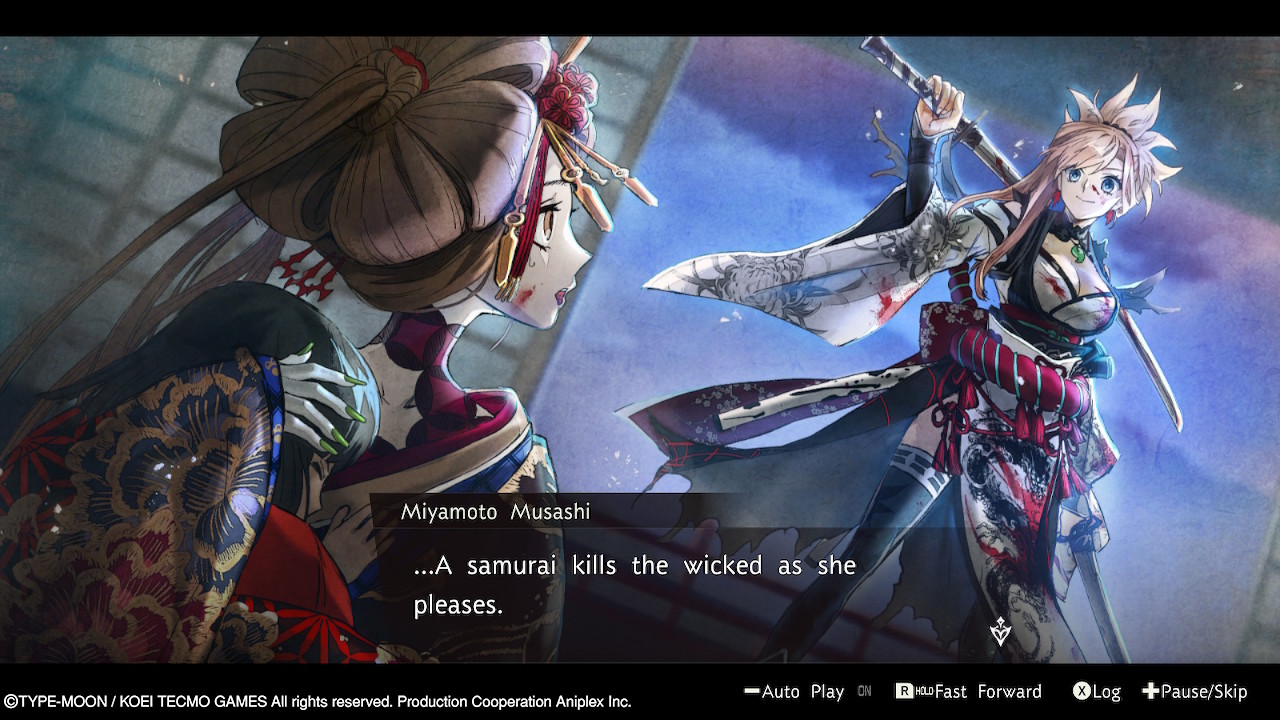Select Pause/Skip for the cutscene

1195,692
